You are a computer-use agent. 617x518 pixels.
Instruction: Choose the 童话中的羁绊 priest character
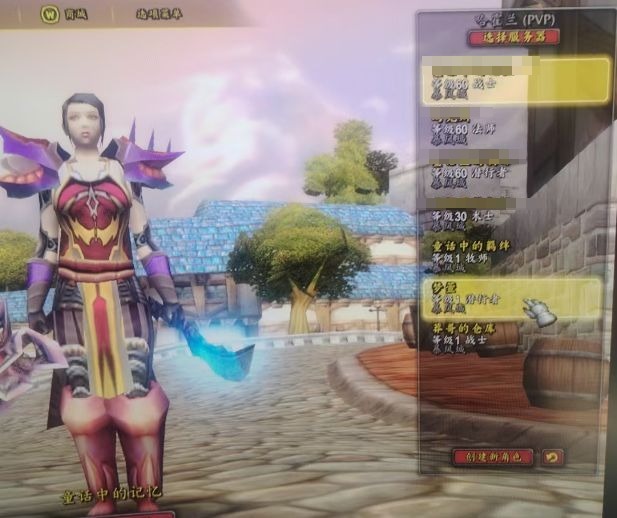tap(512, 255)
